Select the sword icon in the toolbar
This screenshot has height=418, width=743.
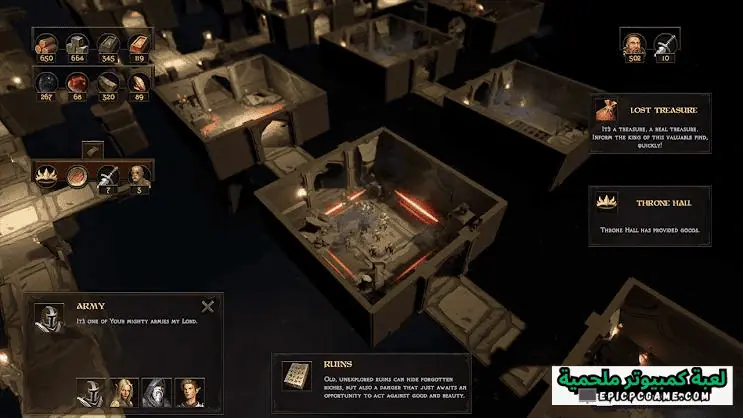[108, 175]
